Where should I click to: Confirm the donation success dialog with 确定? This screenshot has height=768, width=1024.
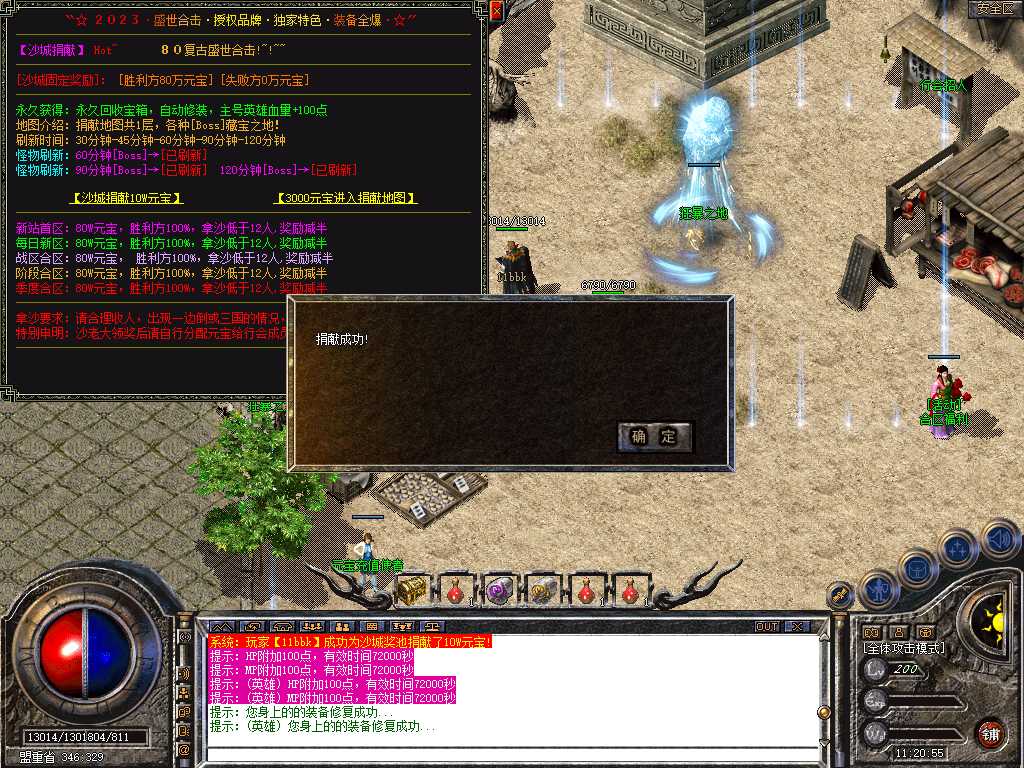(655, 437)
